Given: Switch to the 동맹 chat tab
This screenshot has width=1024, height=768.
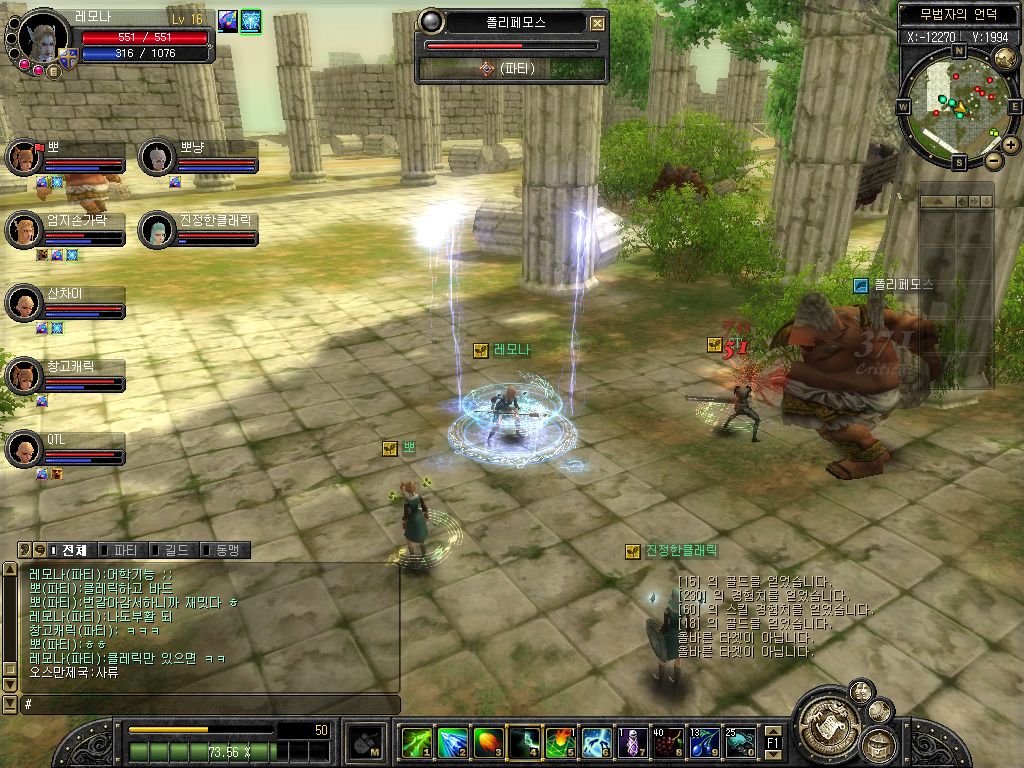Looking at the screenshot, I should 226,550.
